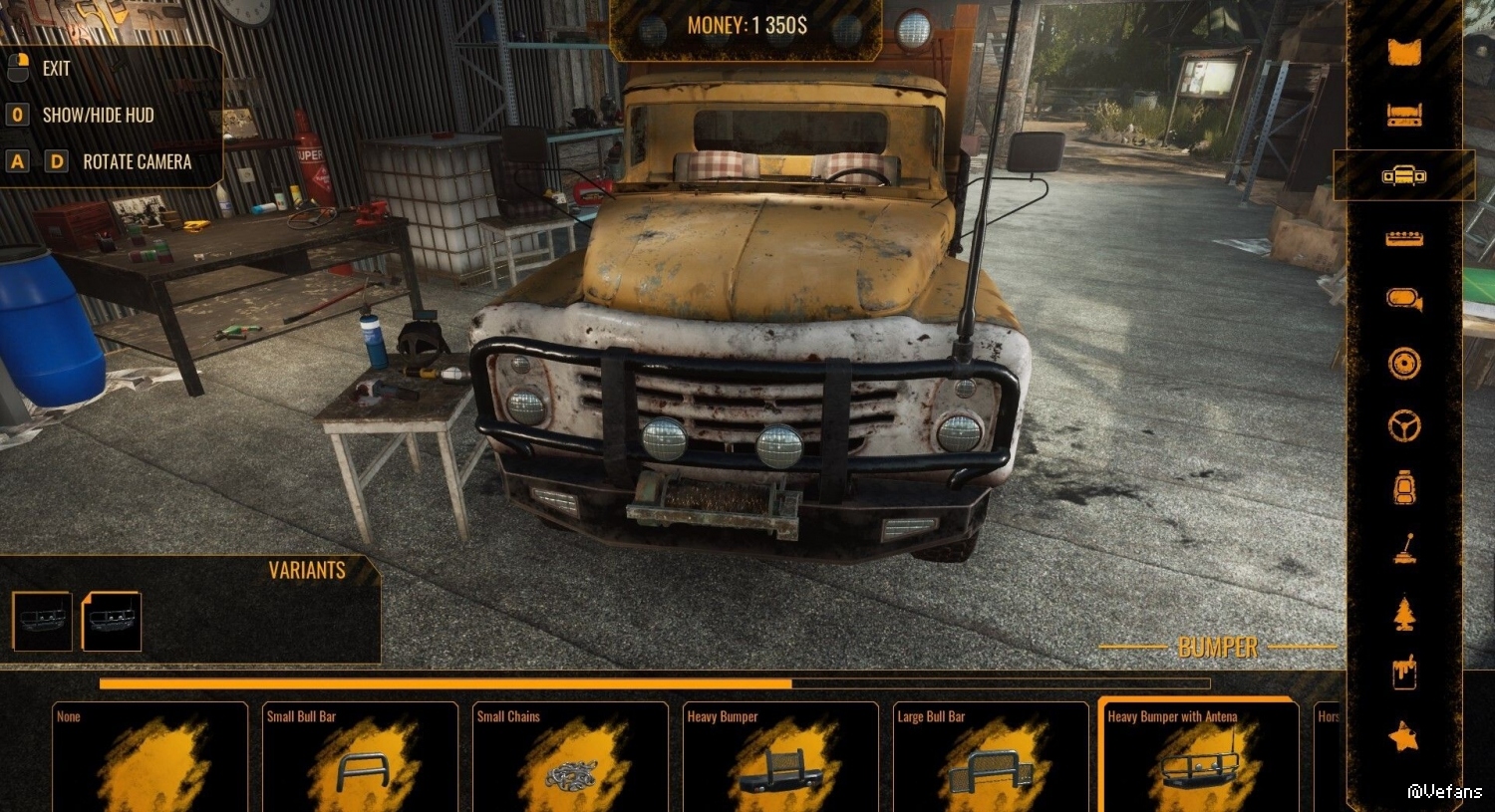Equip the Small Chains option

click(x=570, y=757)
